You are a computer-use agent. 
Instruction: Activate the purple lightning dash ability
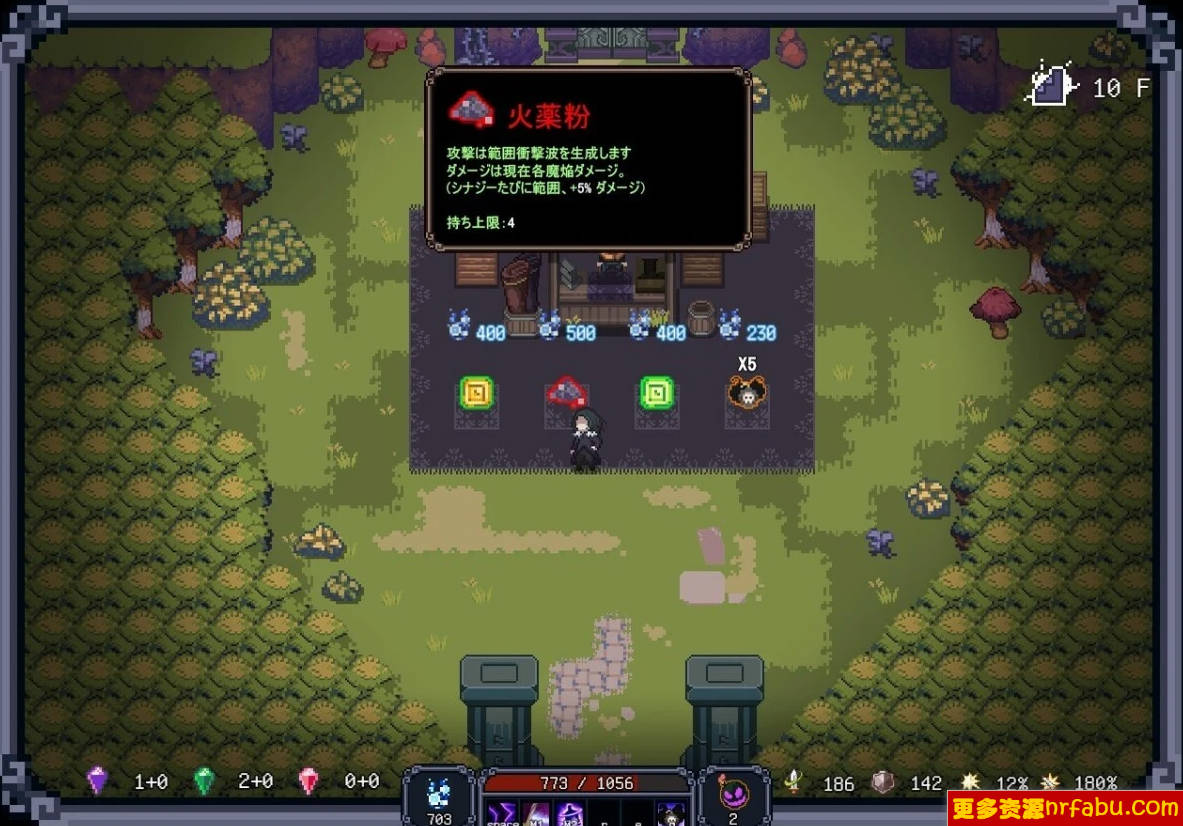[501, 814]
